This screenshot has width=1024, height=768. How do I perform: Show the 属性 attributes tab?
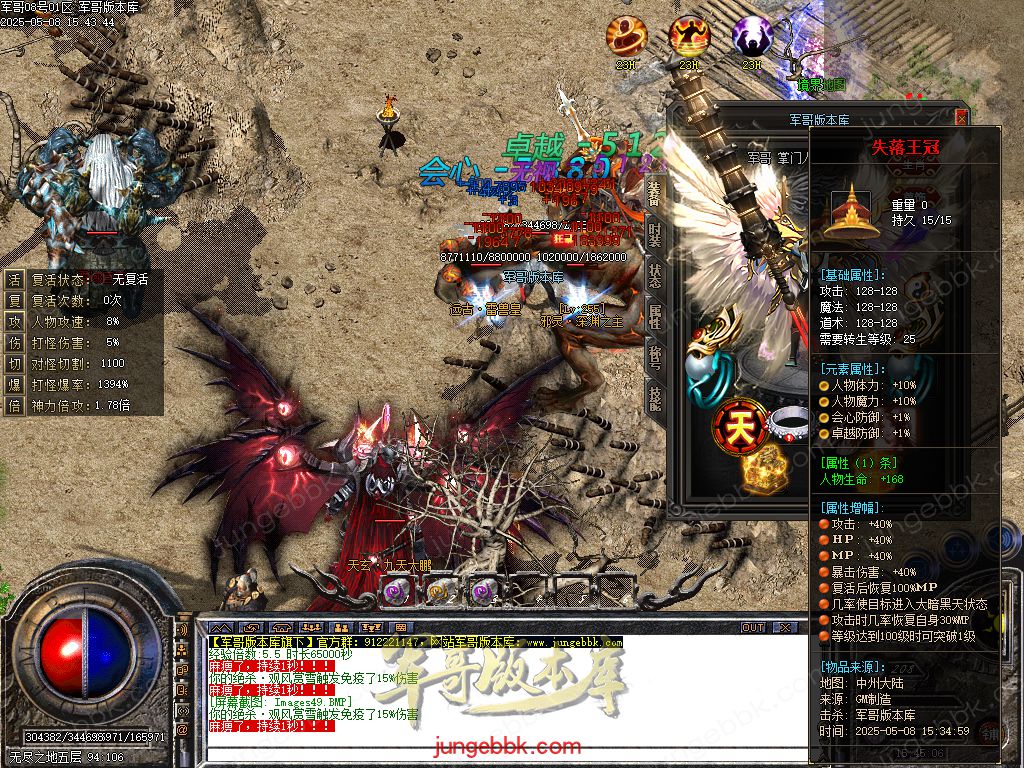coord(654,316)
